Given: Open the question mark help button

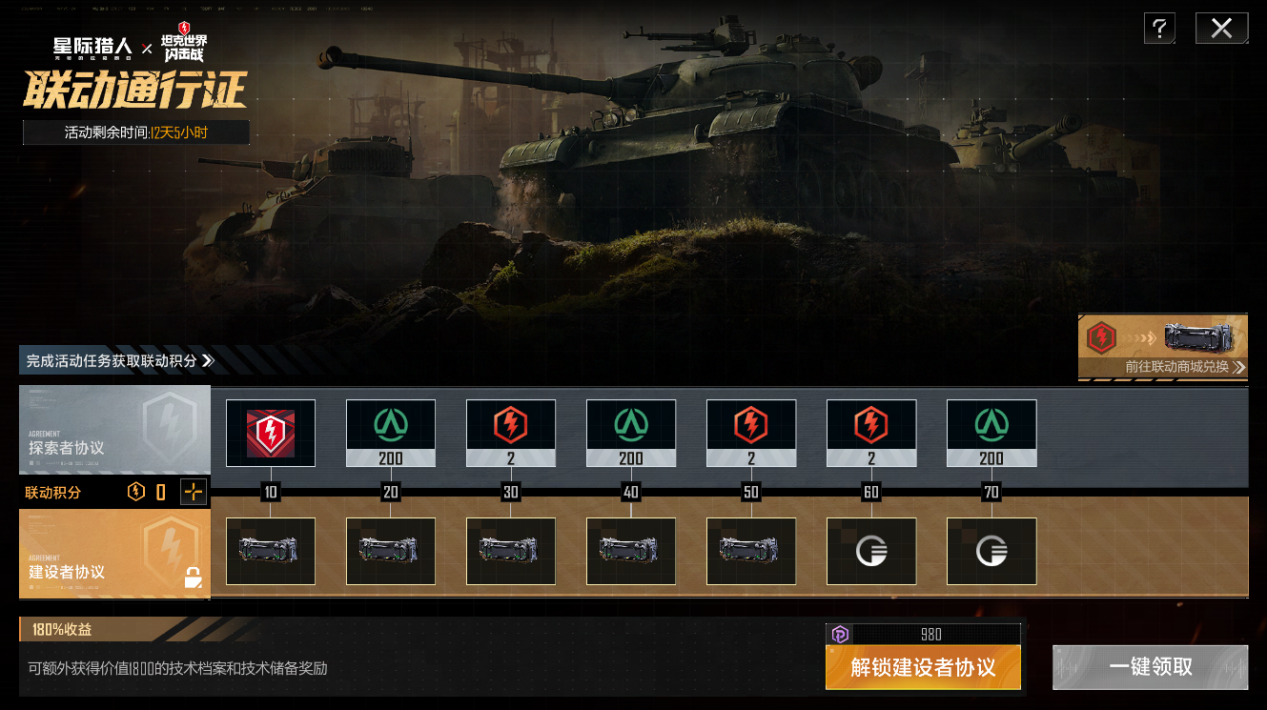Looking at the screenshot, I should (x=1159, y=28).
